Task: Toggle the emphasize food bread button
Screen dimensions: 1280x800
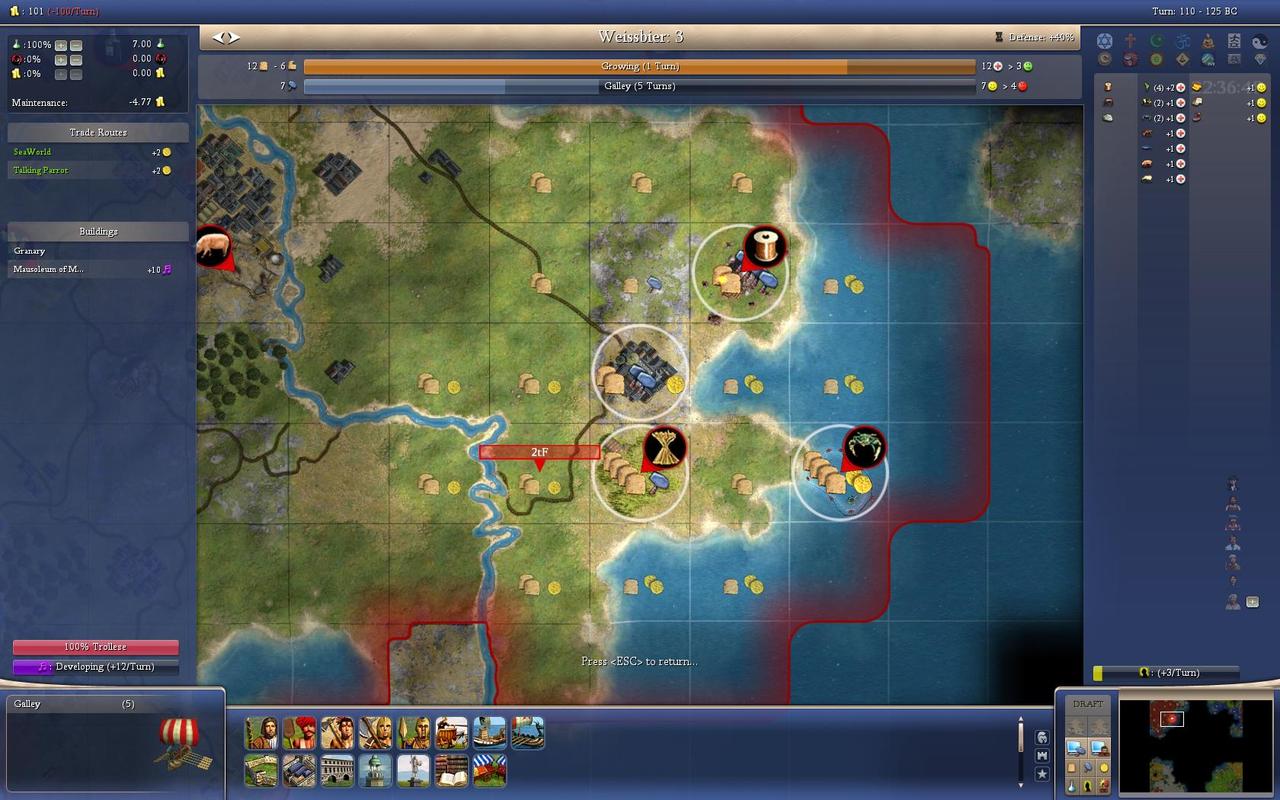Action: [1072, 767]
